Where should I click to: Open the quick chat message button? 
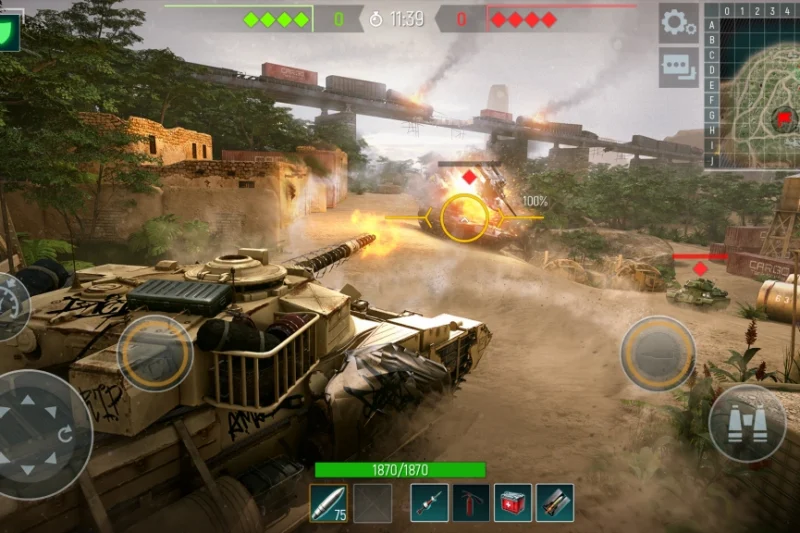pyautogui.click(x=678, y=67)
